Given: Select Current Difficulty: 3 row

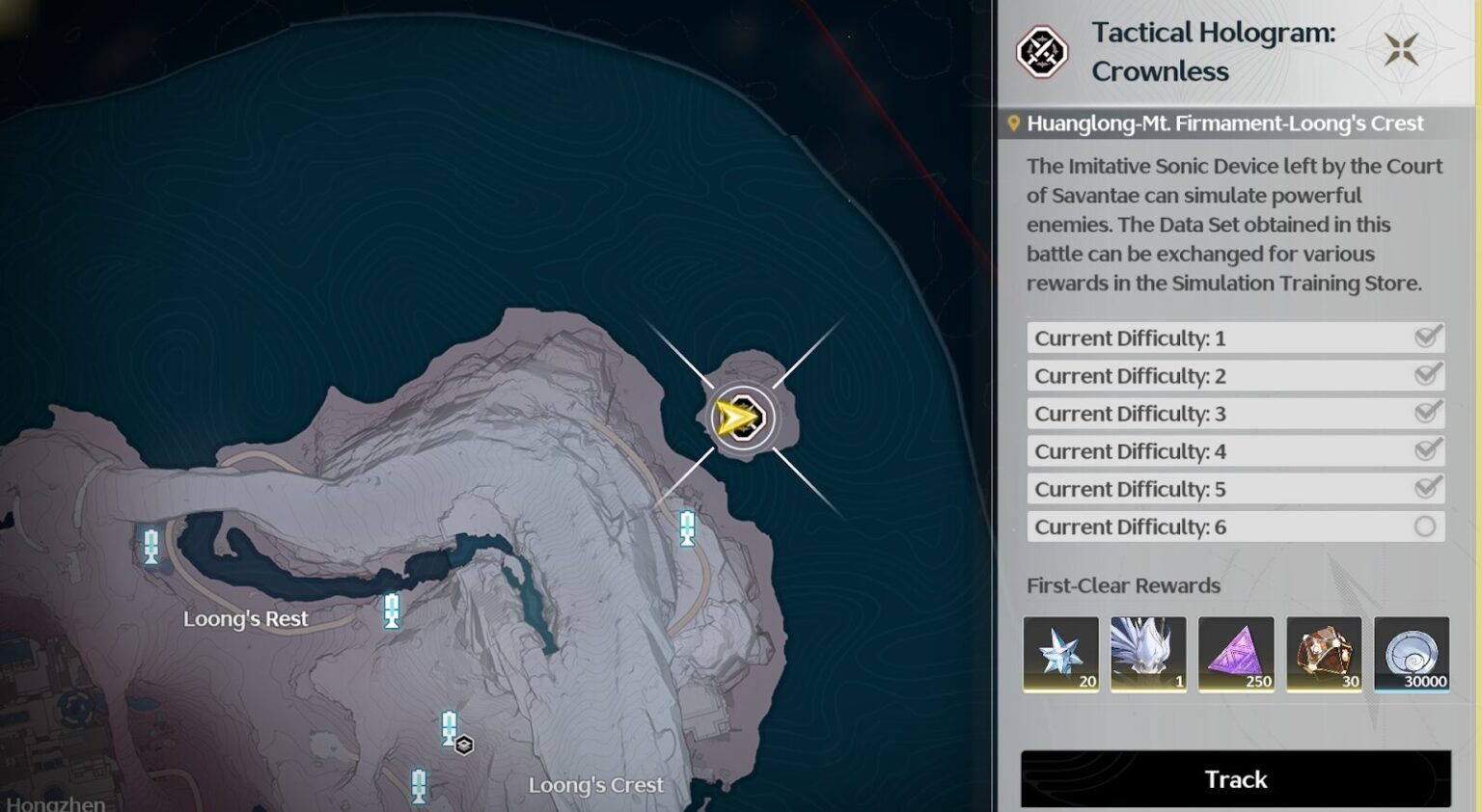Looking at the screenshot, I should 1235,414.
